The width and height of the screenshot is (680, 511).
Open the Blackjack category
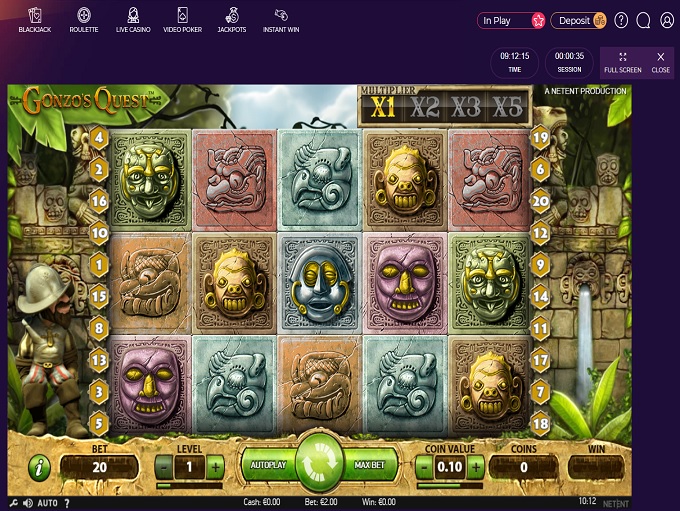pyautogui.click(x=35, y=19)
